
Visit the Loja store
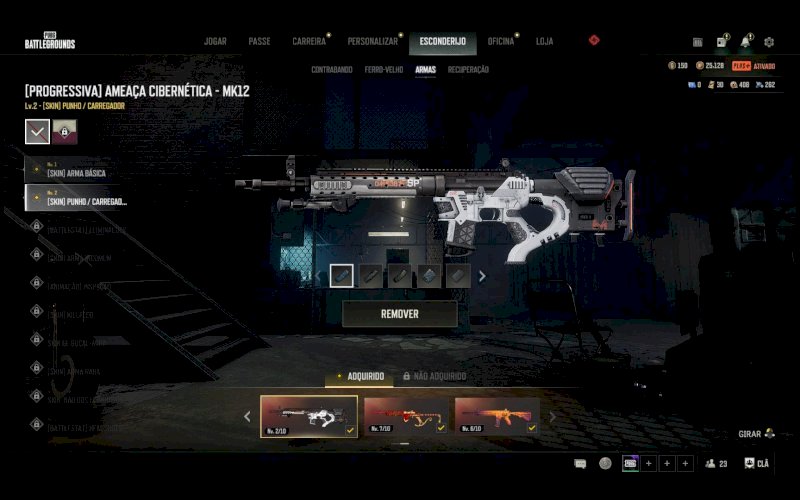point(544,42)
